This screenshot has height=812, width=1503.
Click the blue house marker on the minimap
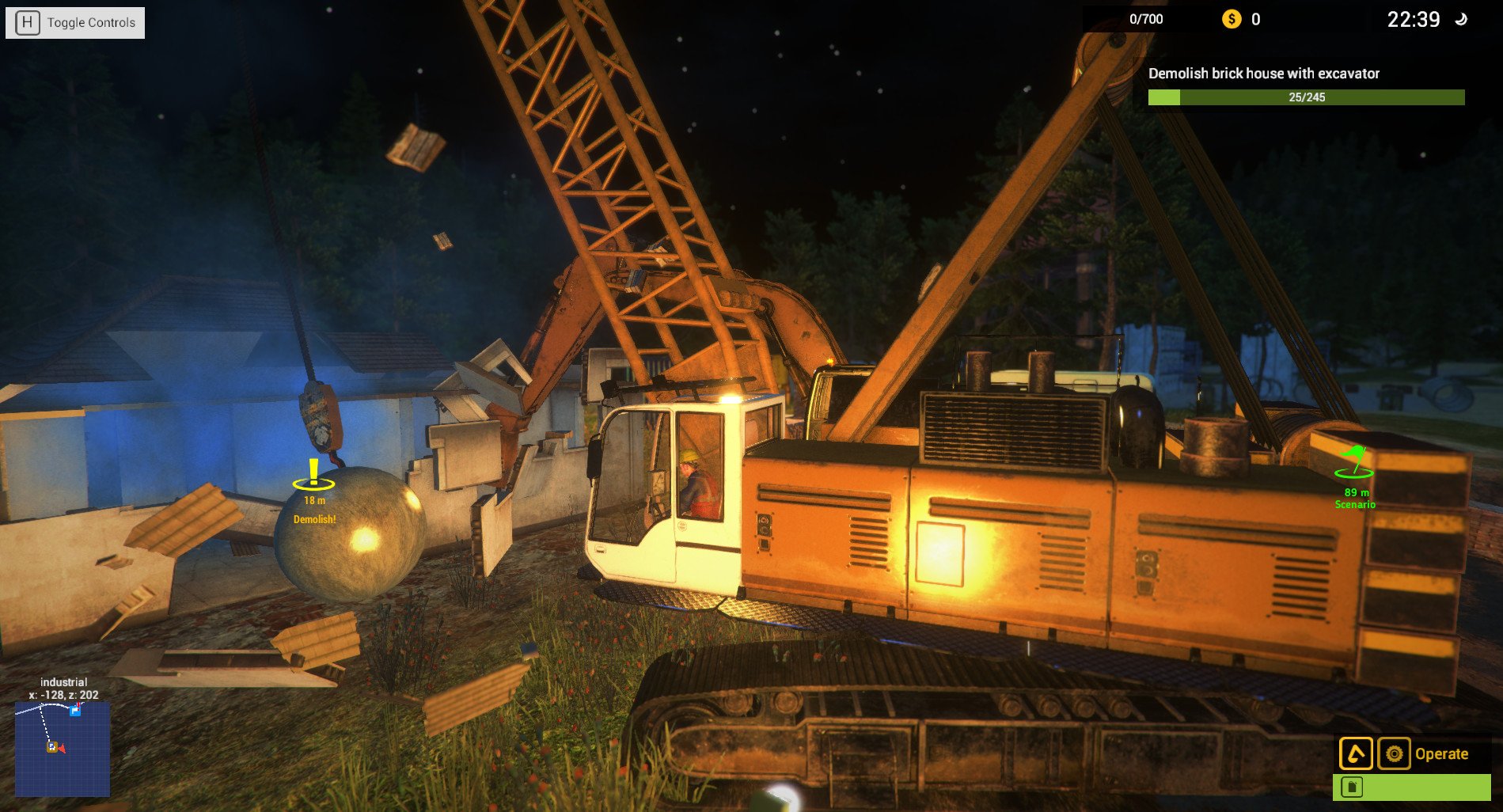click(74, 710)
